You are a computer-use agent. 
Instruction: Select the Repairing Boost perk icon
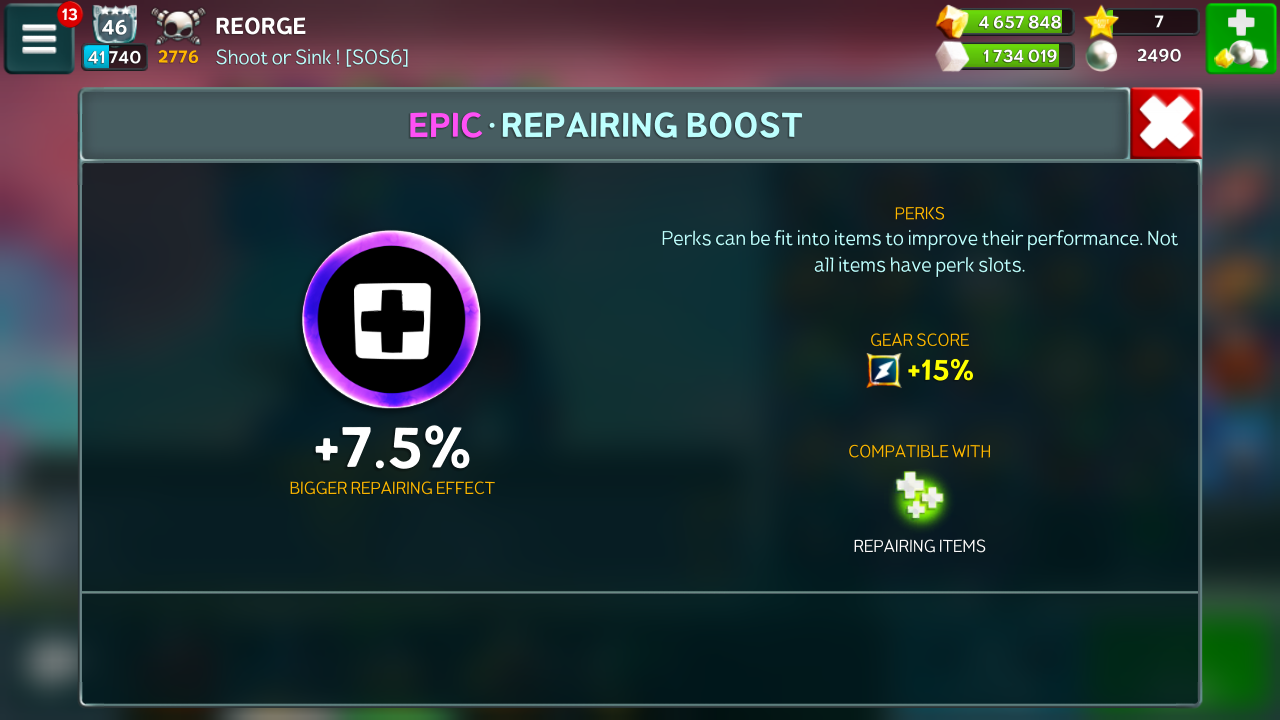click(x=391, y=319)
